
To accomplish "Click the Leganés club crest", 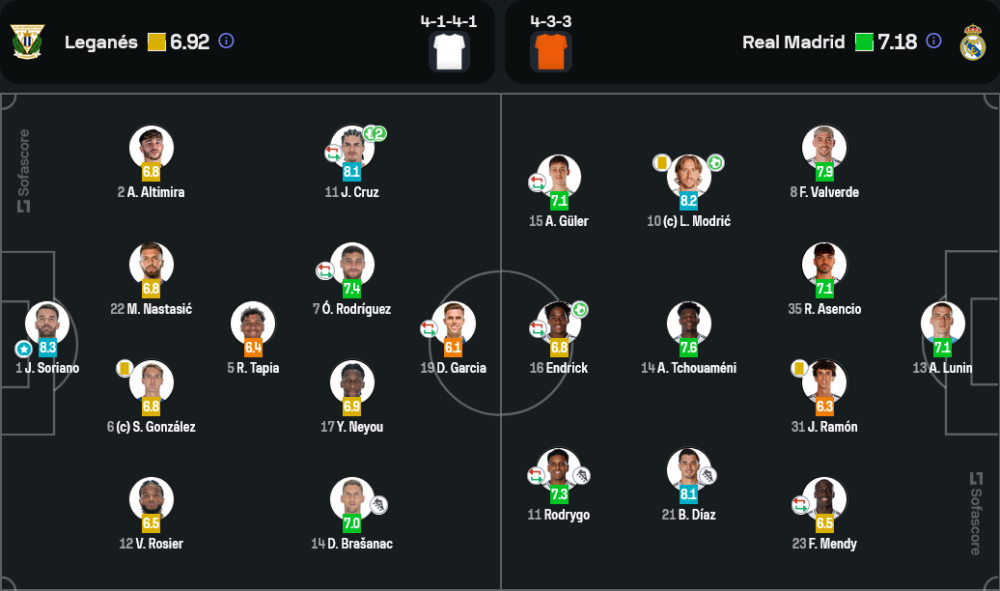I will [x=28, y=42].
